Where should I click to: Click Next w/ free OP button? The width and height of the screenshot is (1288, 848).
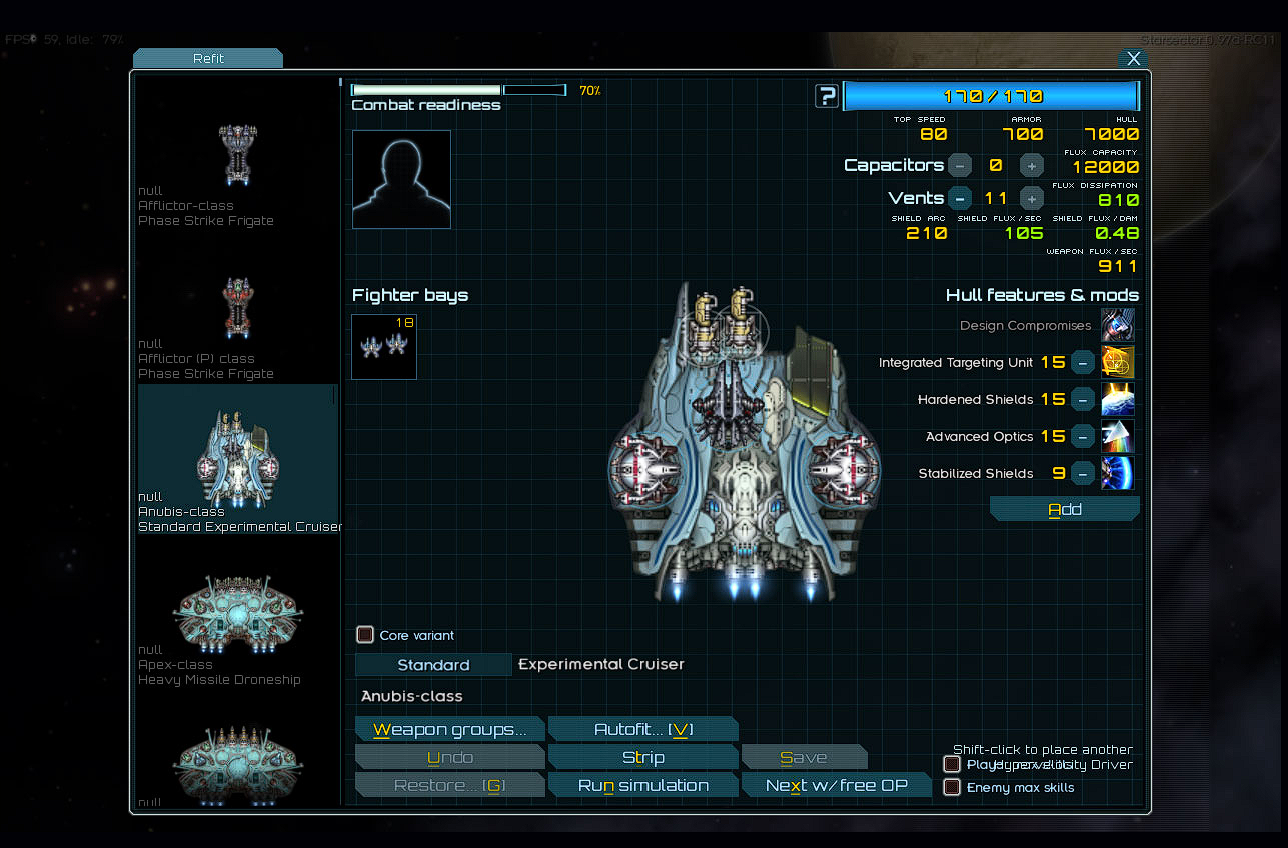click(836, 785)
